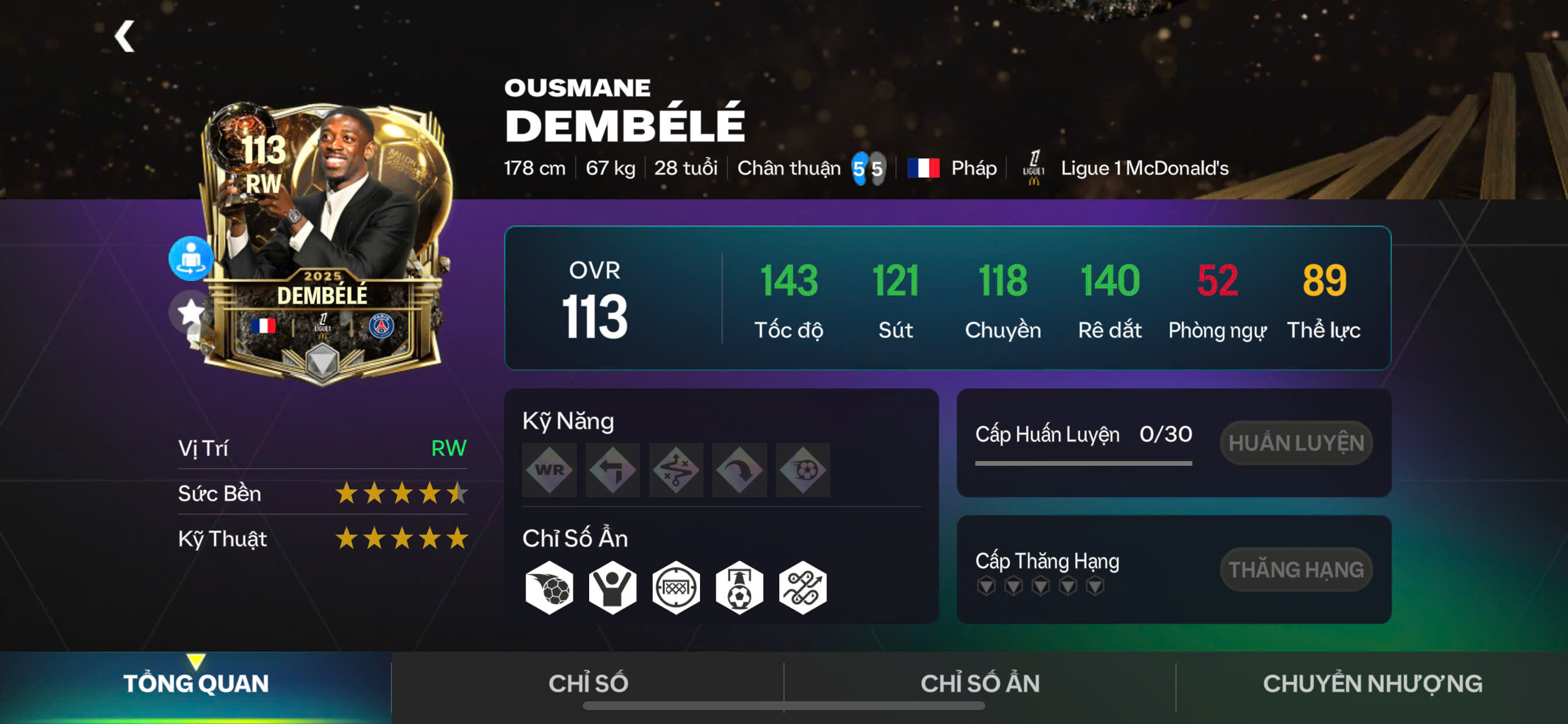The height and width of the screenshot is (724, 1568).
Task: Select the WR skill icon
Action: (x=549, y=470)
